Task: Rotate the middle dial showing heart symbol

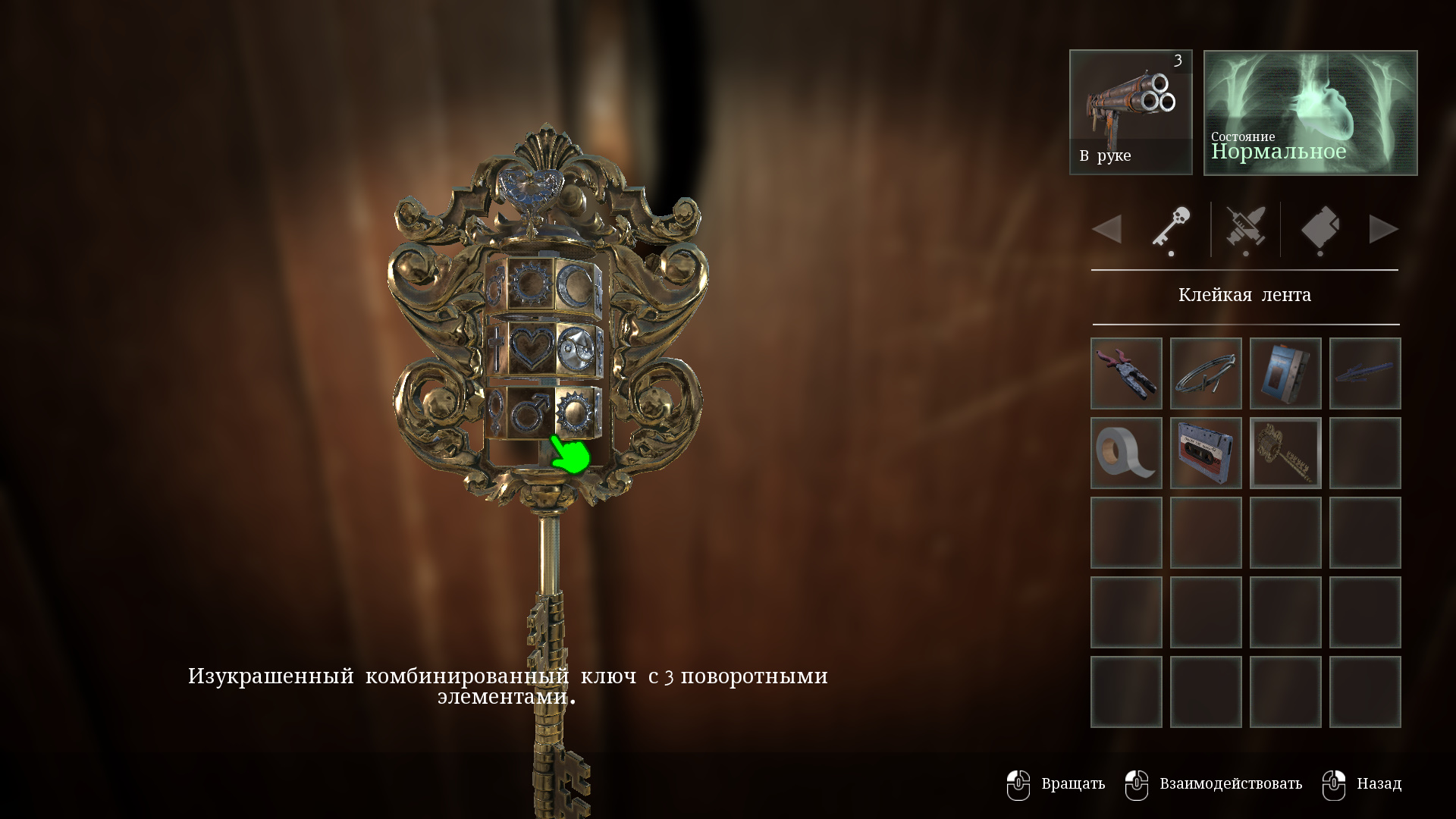Action: point(531,348)
